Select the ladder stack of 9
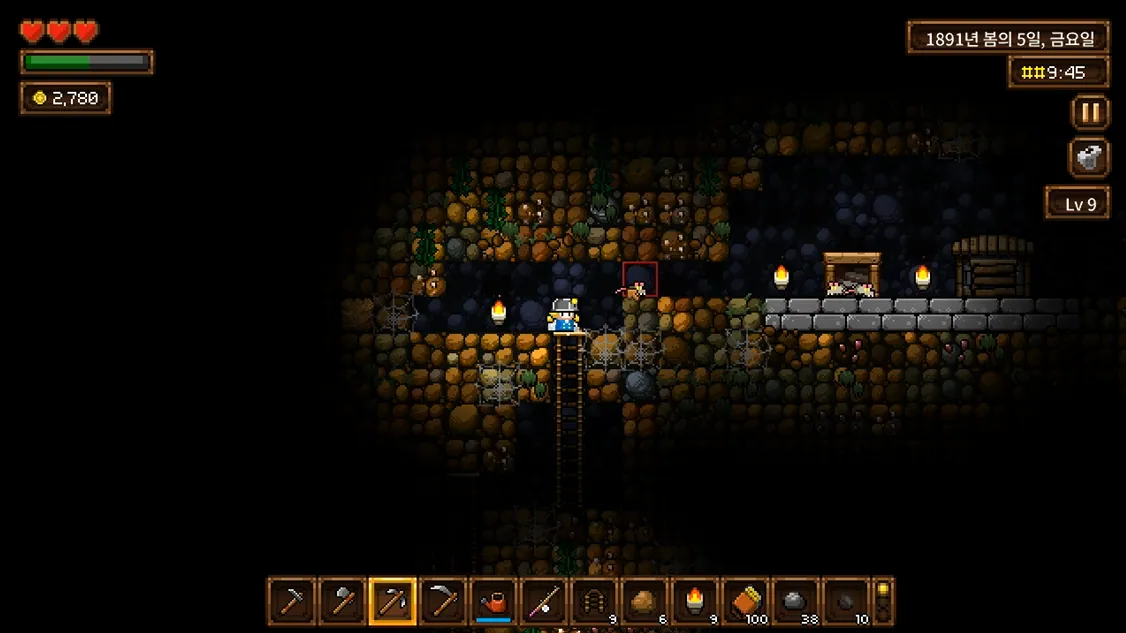The image size is (1126, 633). 594,602
